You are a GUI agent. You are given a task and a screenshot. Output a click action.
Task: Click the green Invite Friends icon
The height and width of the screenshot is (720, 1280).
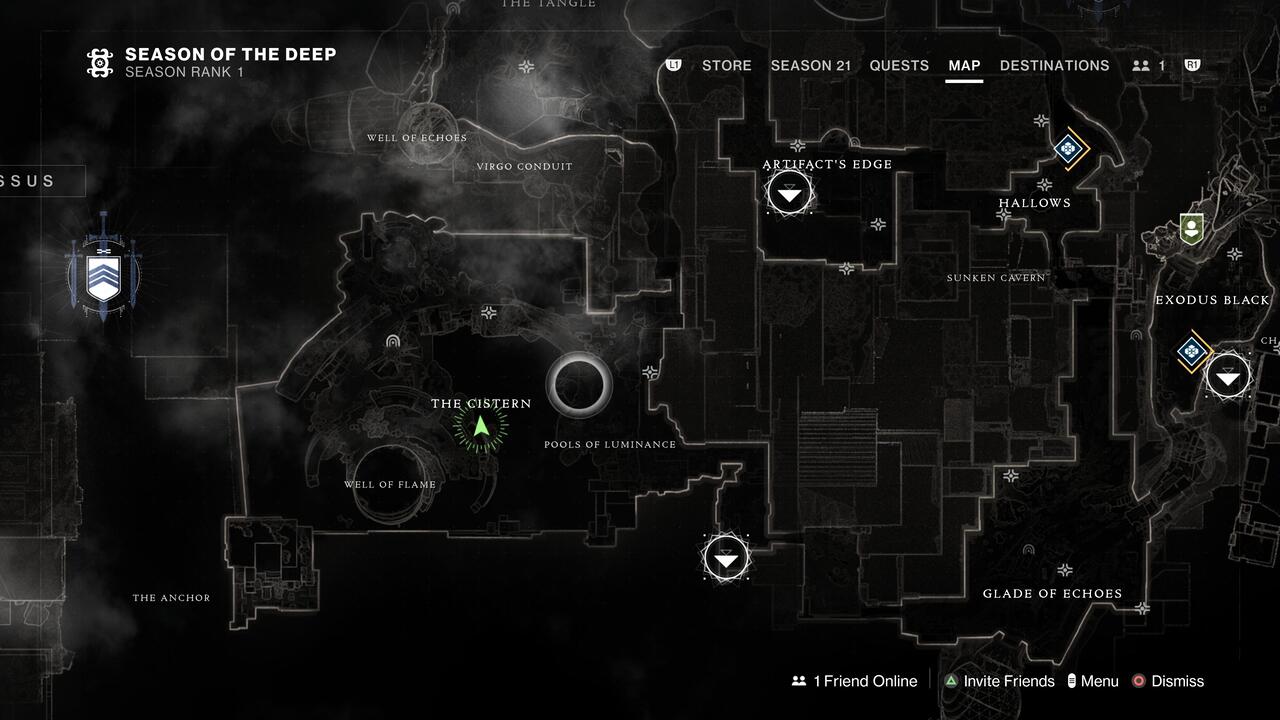click(x=950, y=681)
